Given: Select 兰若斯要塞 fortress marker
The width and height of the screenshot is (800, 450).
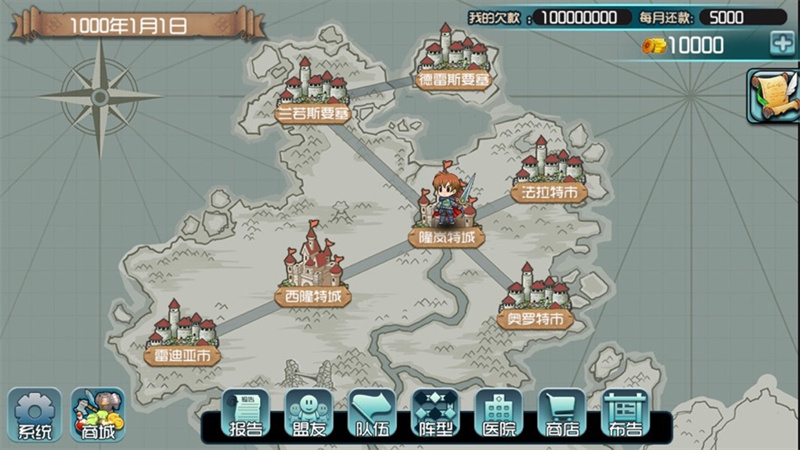Looking at the screenshot, I should pos(313,93).
